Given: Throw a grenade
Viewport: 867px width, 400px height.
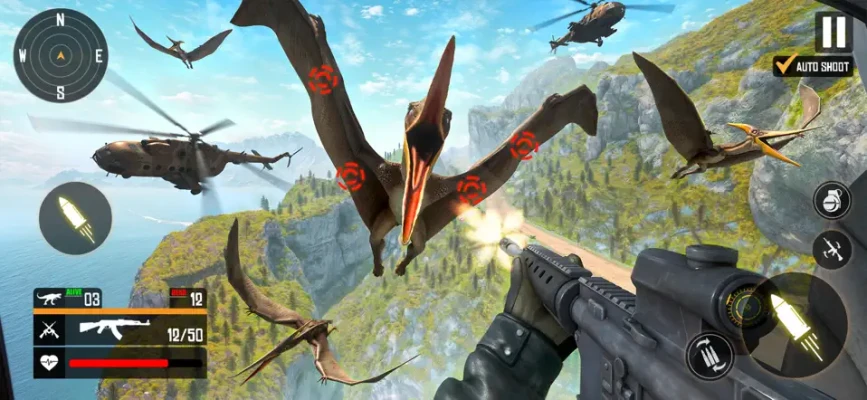Looking at the screenshot, I should click(x=832, y=199).
